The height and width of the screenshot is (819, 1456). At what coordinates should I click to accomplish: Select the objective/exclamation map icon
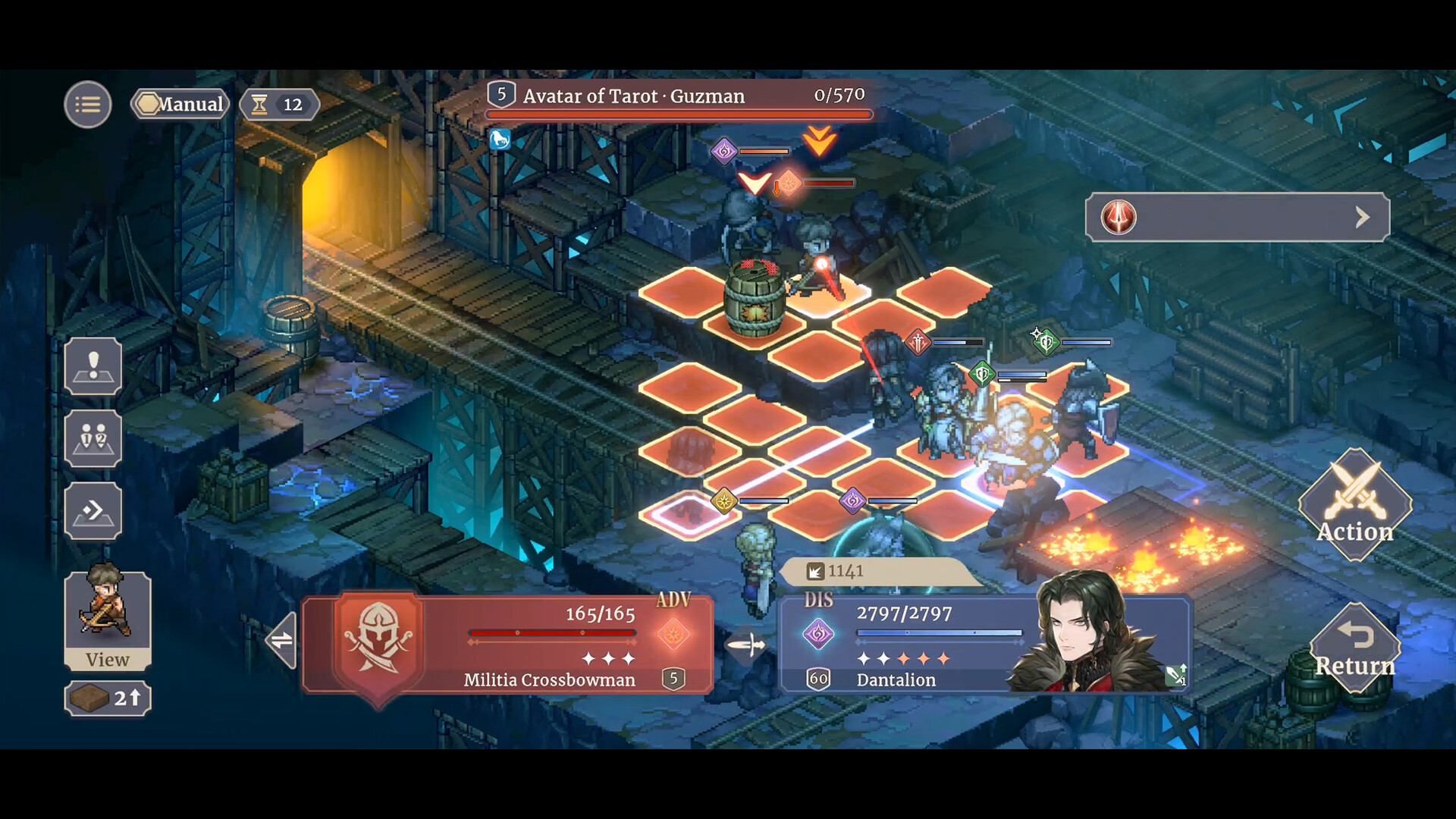pyautogui.click(x=93, y=365)
